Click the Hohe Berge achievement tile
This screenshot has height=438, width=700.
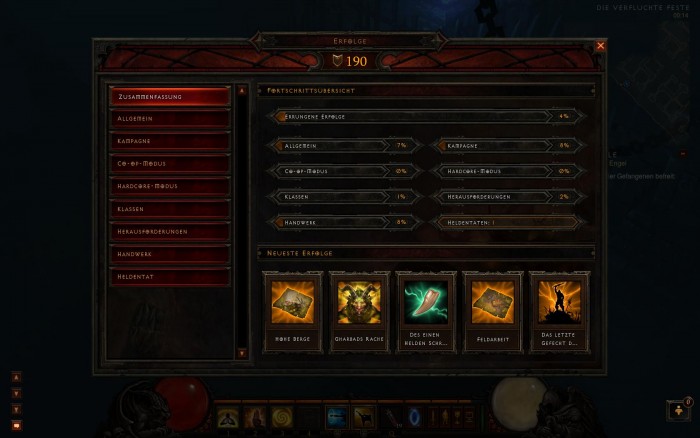click(293, 310)
